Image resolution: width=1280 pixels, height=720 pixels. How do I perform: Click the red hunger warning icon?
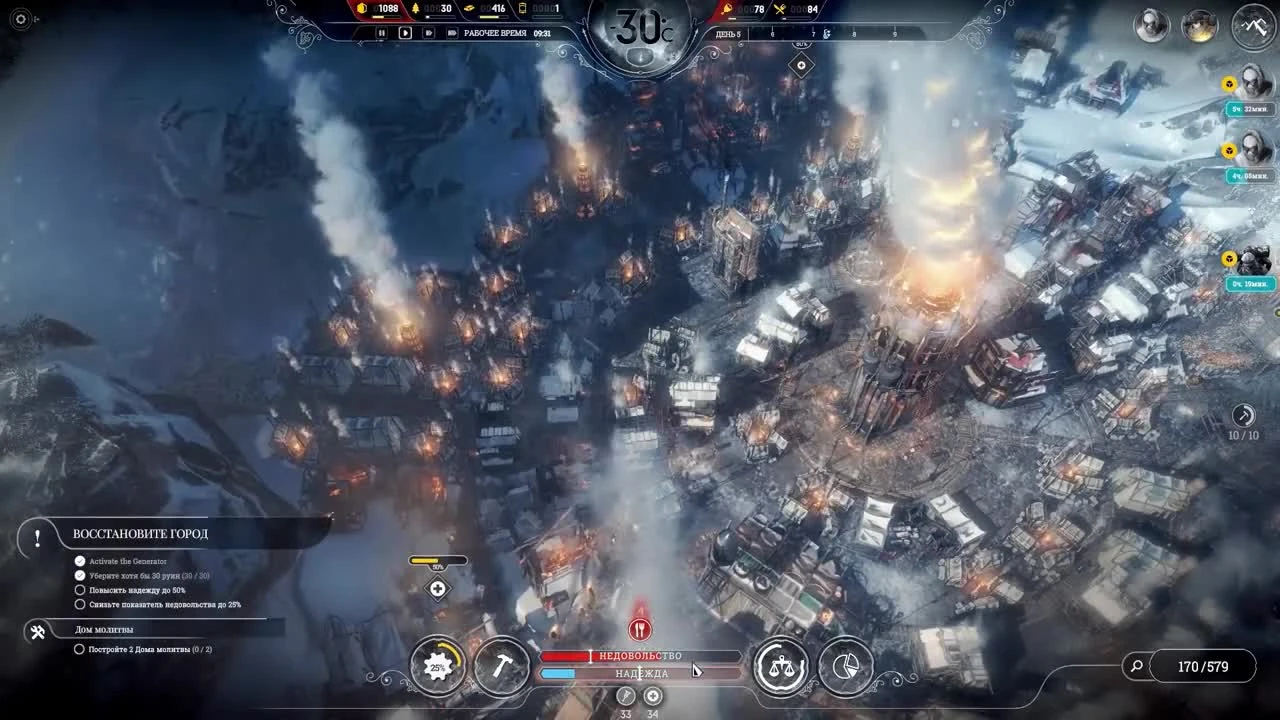click(639, 628)
